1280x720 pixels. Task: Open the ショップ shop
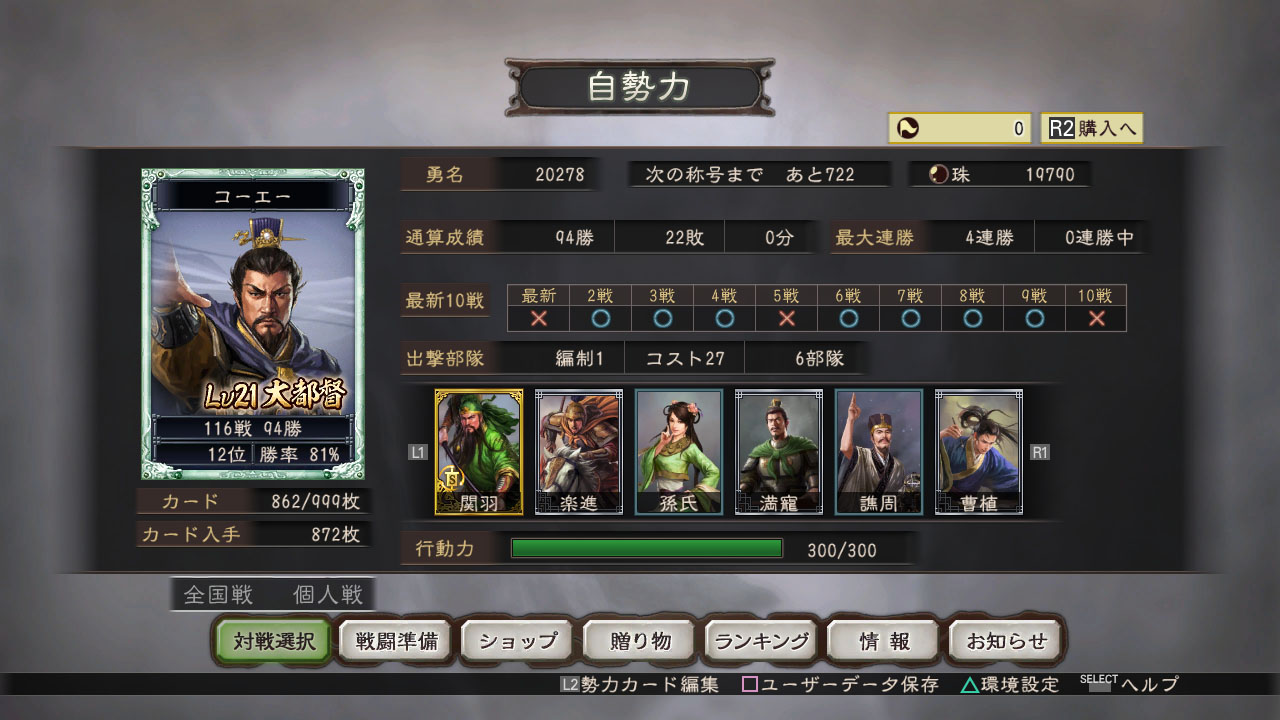(516, 641)
